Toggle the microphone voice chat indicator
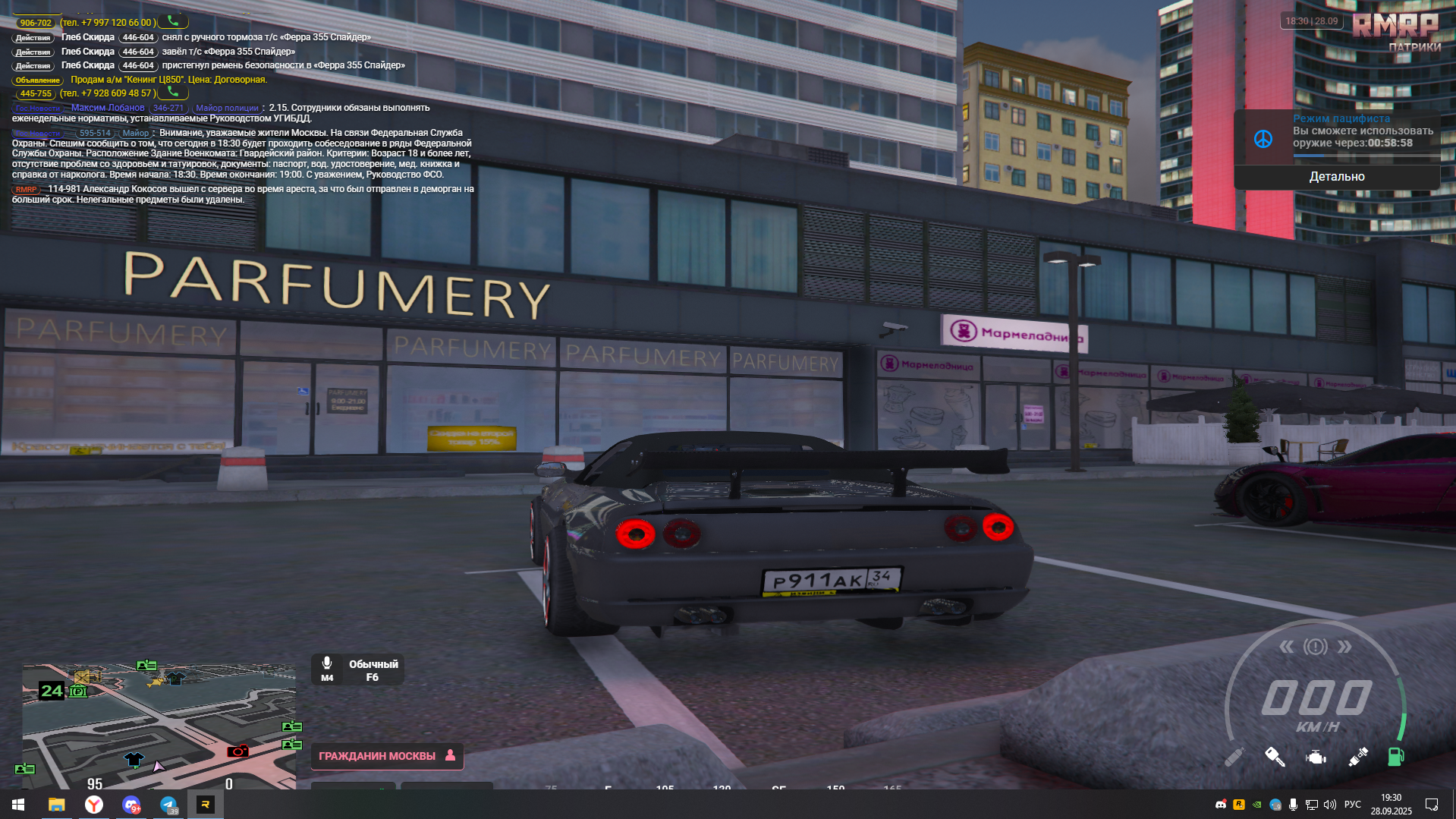 point(327,668)
